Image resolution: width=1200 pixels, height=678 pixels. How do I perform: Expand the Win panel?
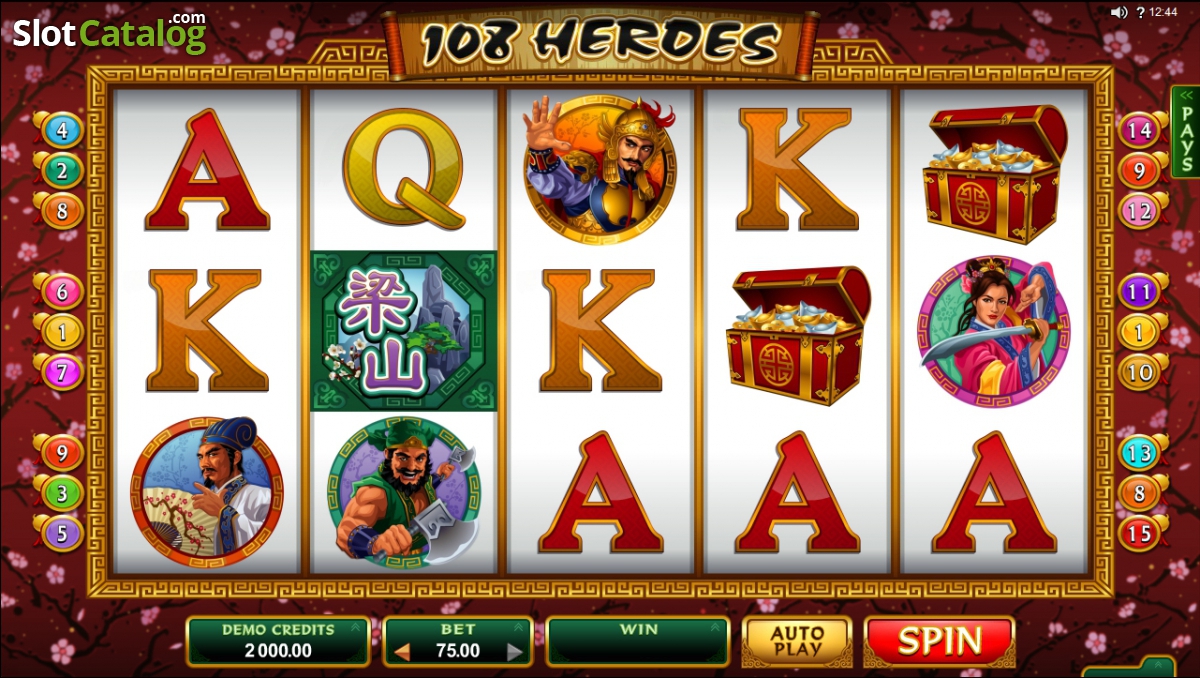(x=714, y=629)
